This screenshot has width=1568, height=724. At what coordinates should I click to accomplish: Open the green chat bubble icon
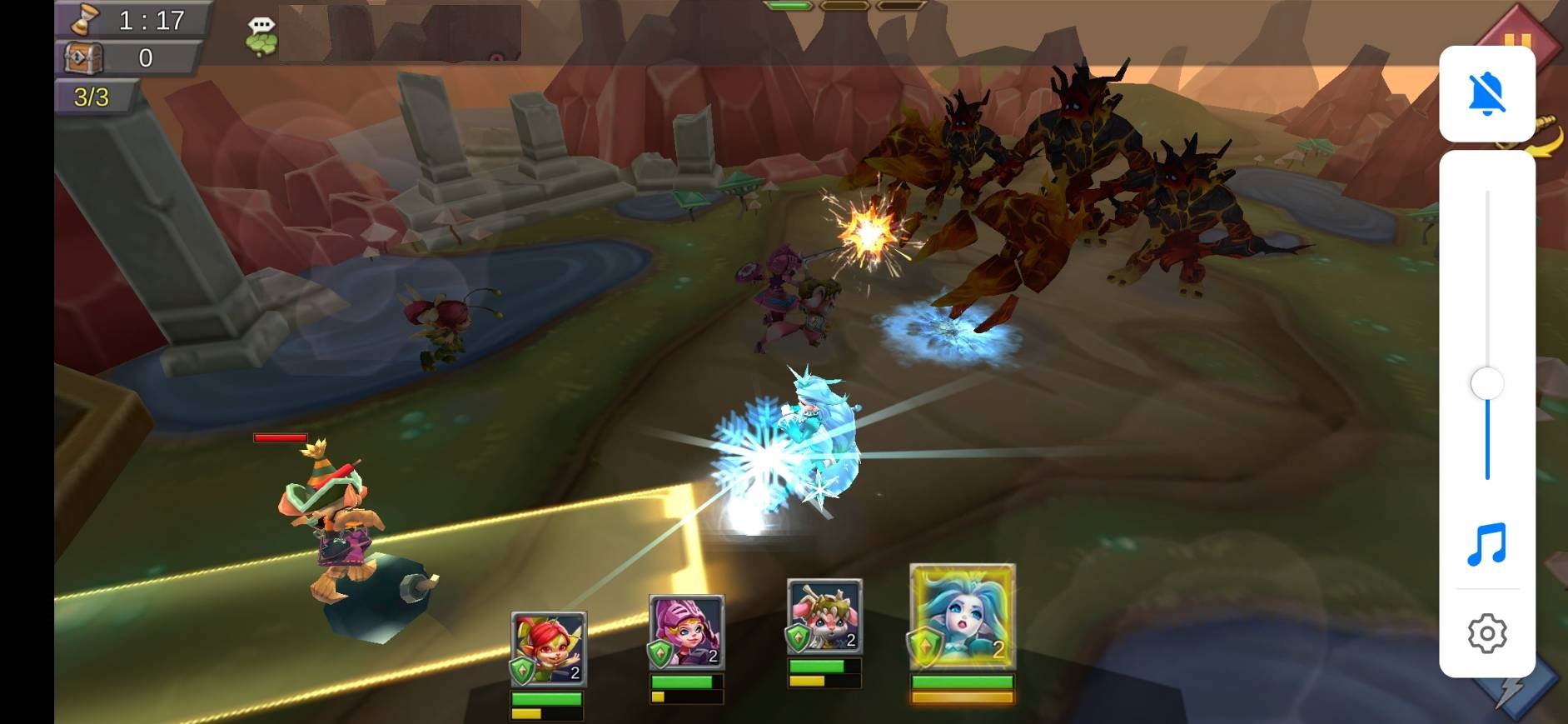coord(261,37)
